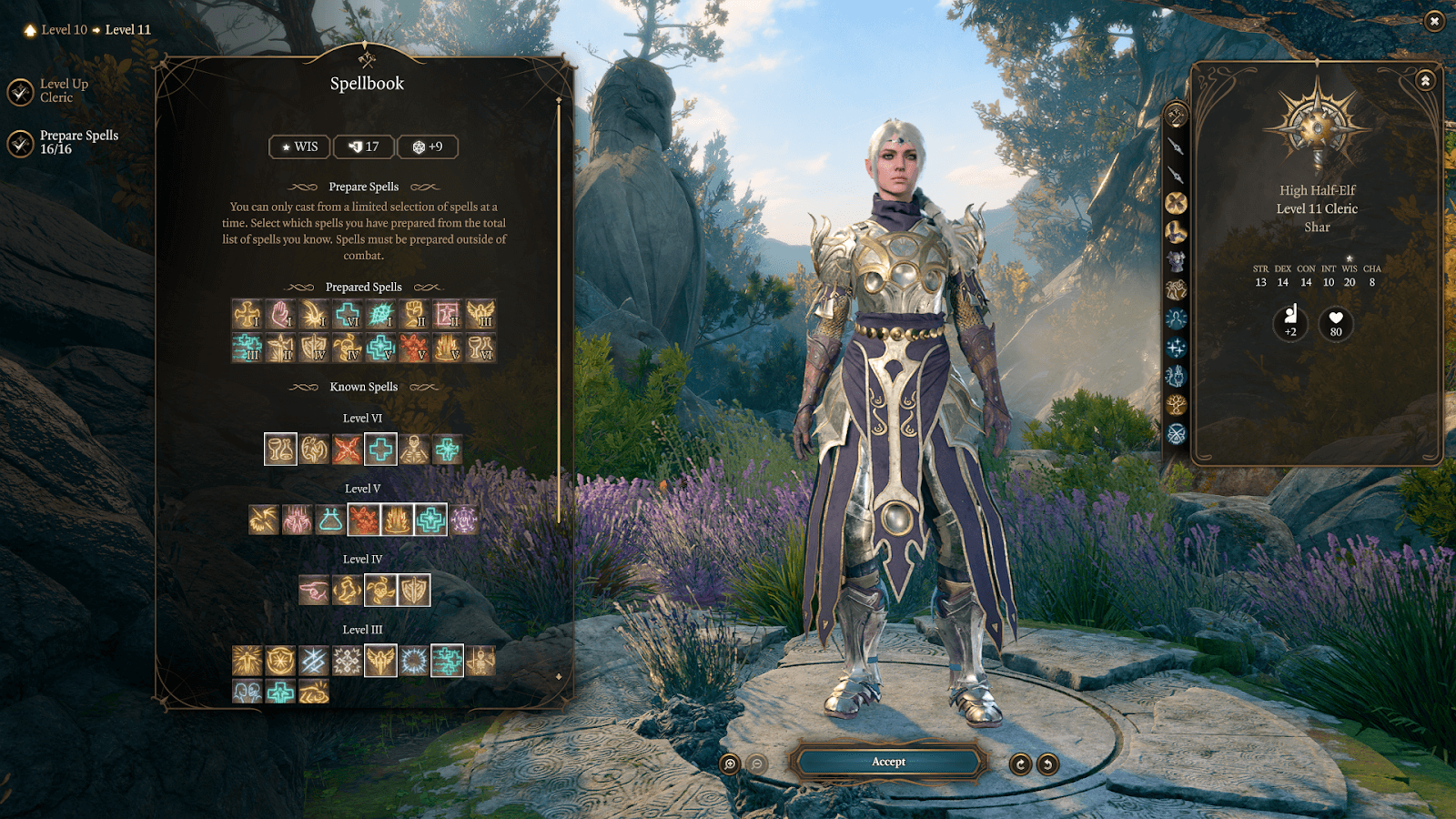The height and width of the screenshot is (819, 1456).
Task: Open the tree icon in character sidebar
Action: click(x=1176, y=405)
